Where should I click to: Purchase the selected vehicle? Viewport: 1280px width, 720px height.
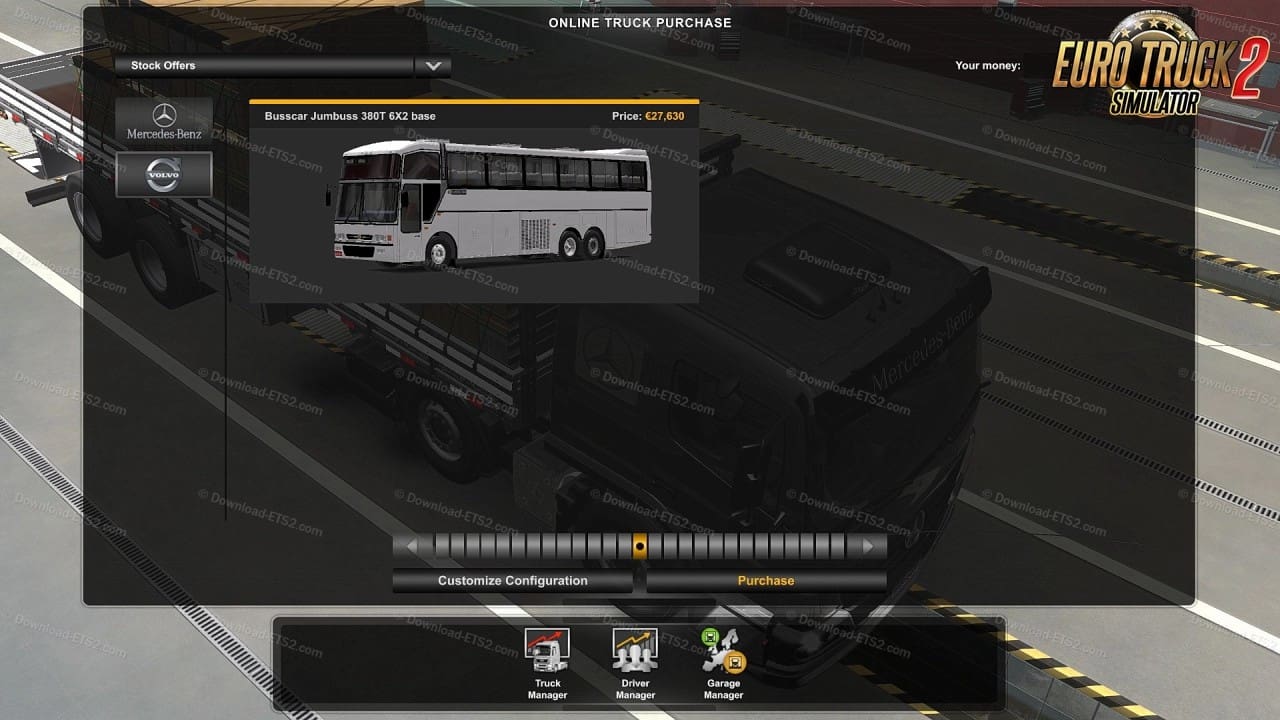pos(766,581)
